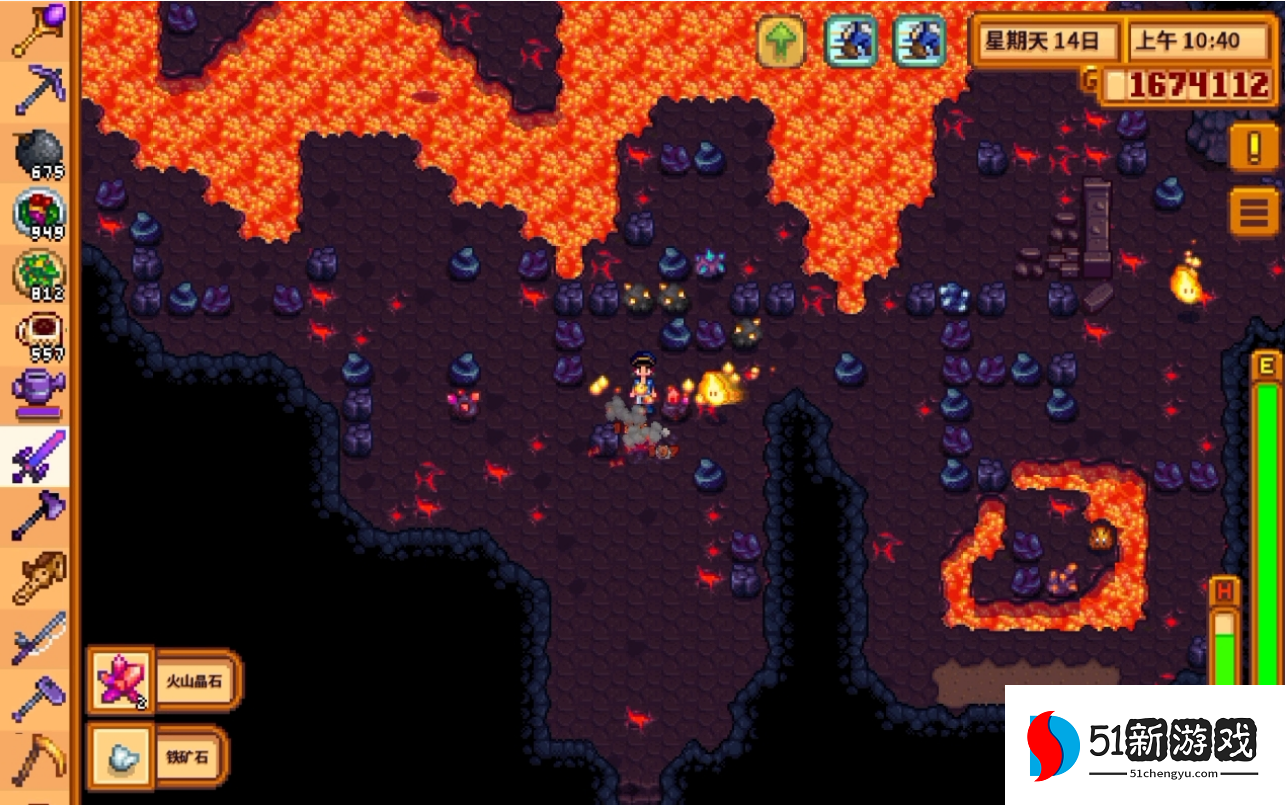1285x805 pixels.
Task: Equip the iridium pickaxe from the toolbar
Action: pos(38,91)
